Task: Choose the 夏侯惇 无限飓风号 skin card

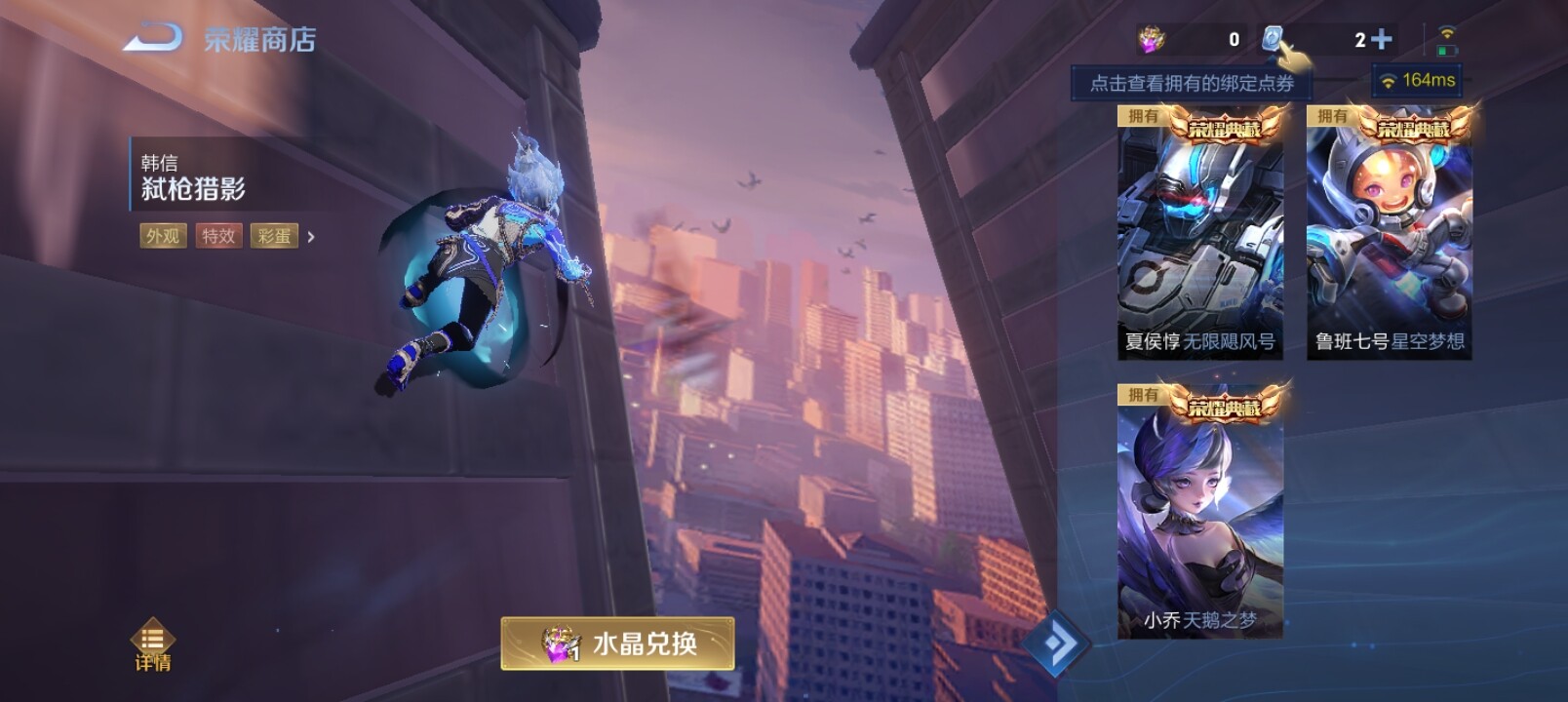Action: (1199, 234)
